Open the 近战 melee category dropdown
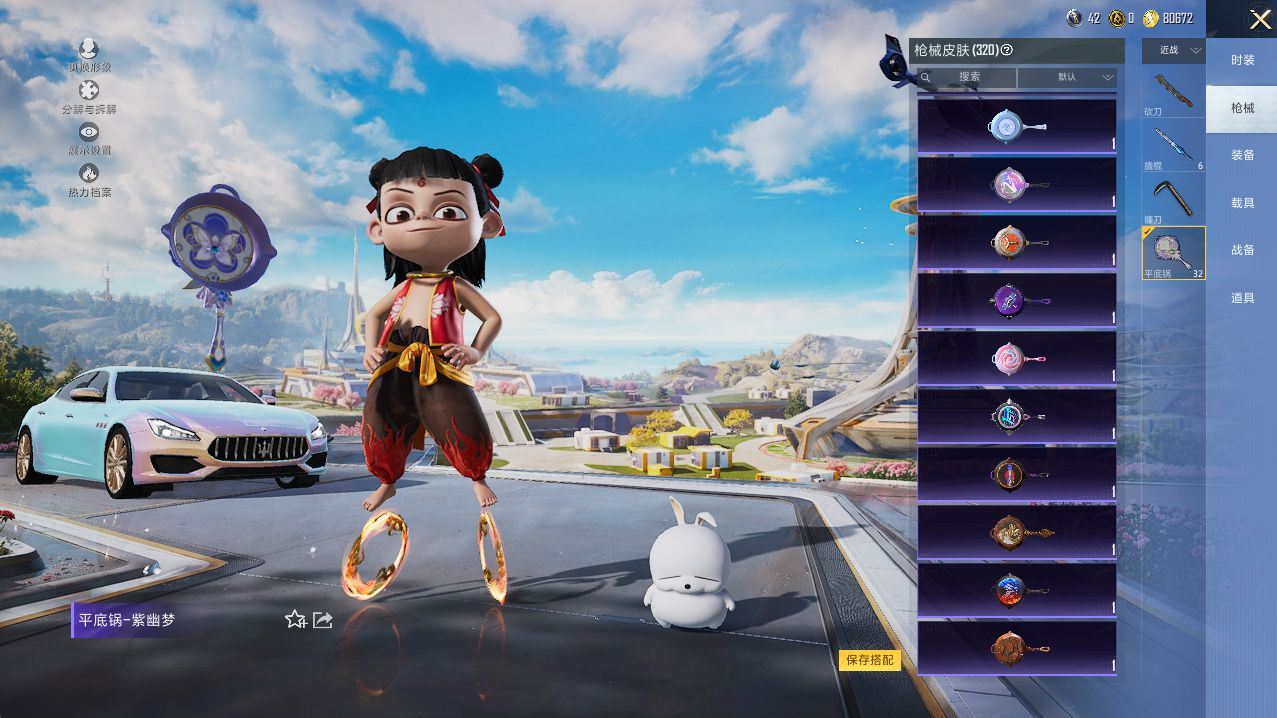1277x718 pixels. click(1174, 50)
